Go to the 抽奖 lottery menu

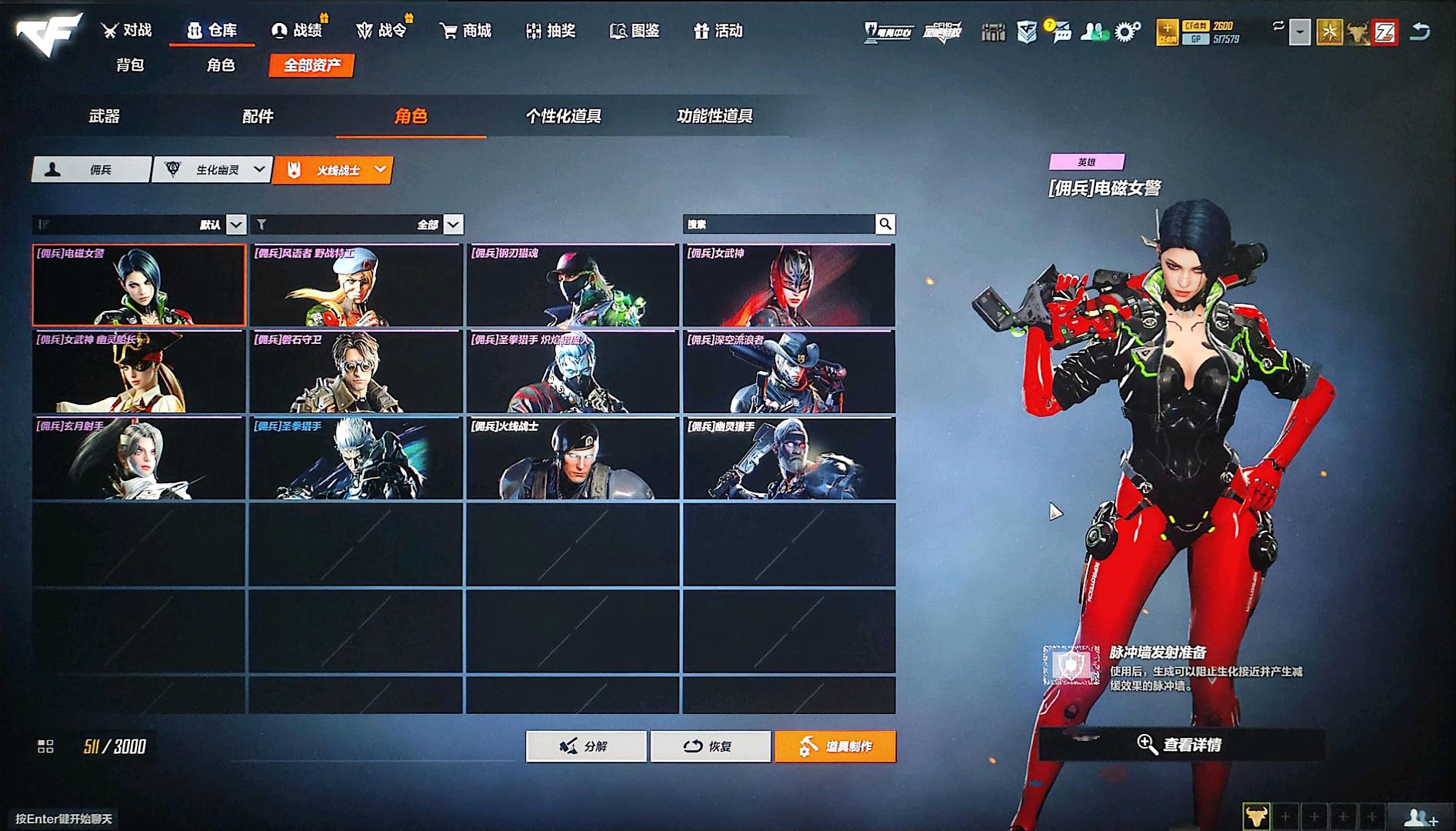coord(551,31)
